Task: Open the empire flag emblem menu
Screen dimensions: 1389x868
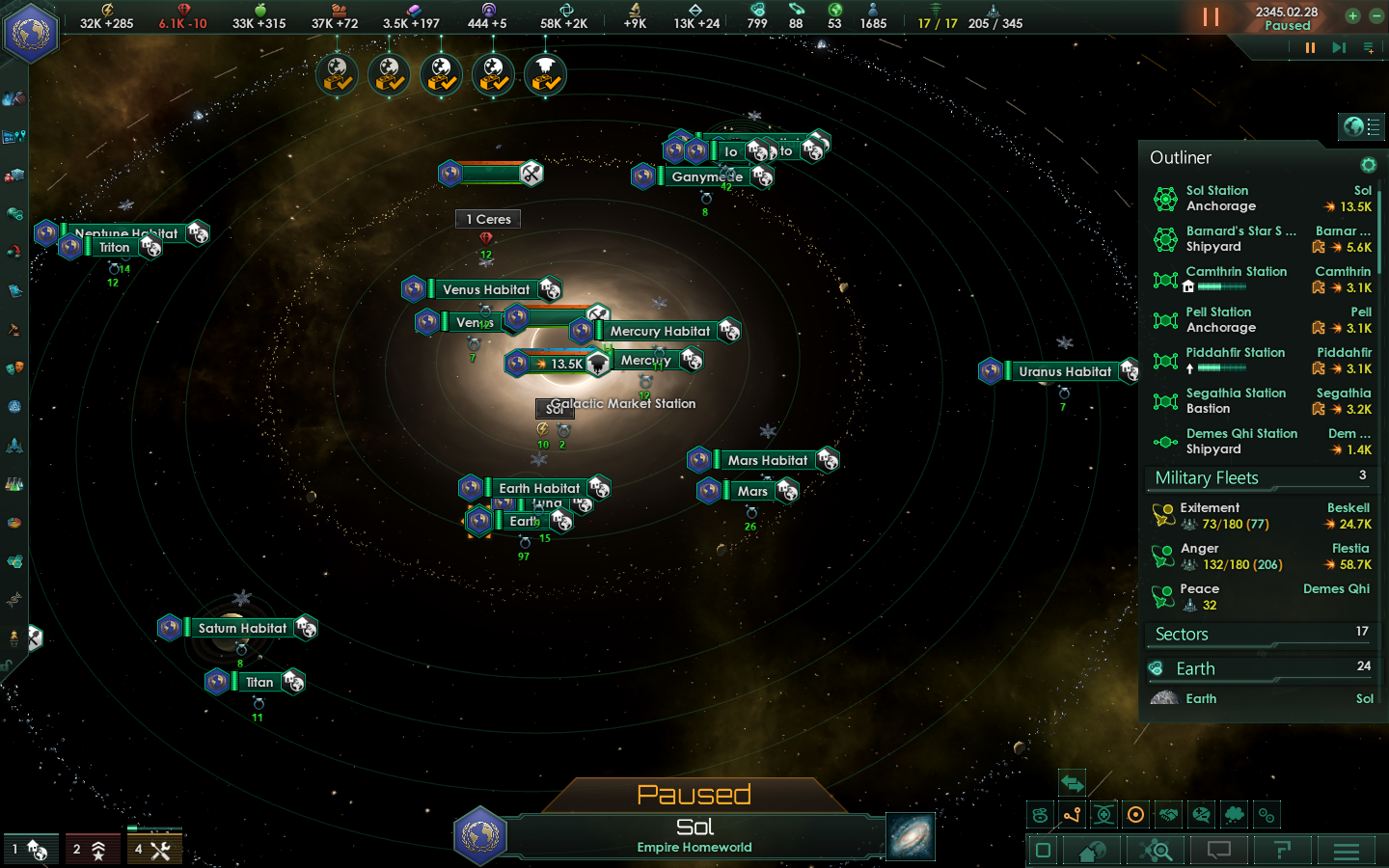Action: pos(31,32)
